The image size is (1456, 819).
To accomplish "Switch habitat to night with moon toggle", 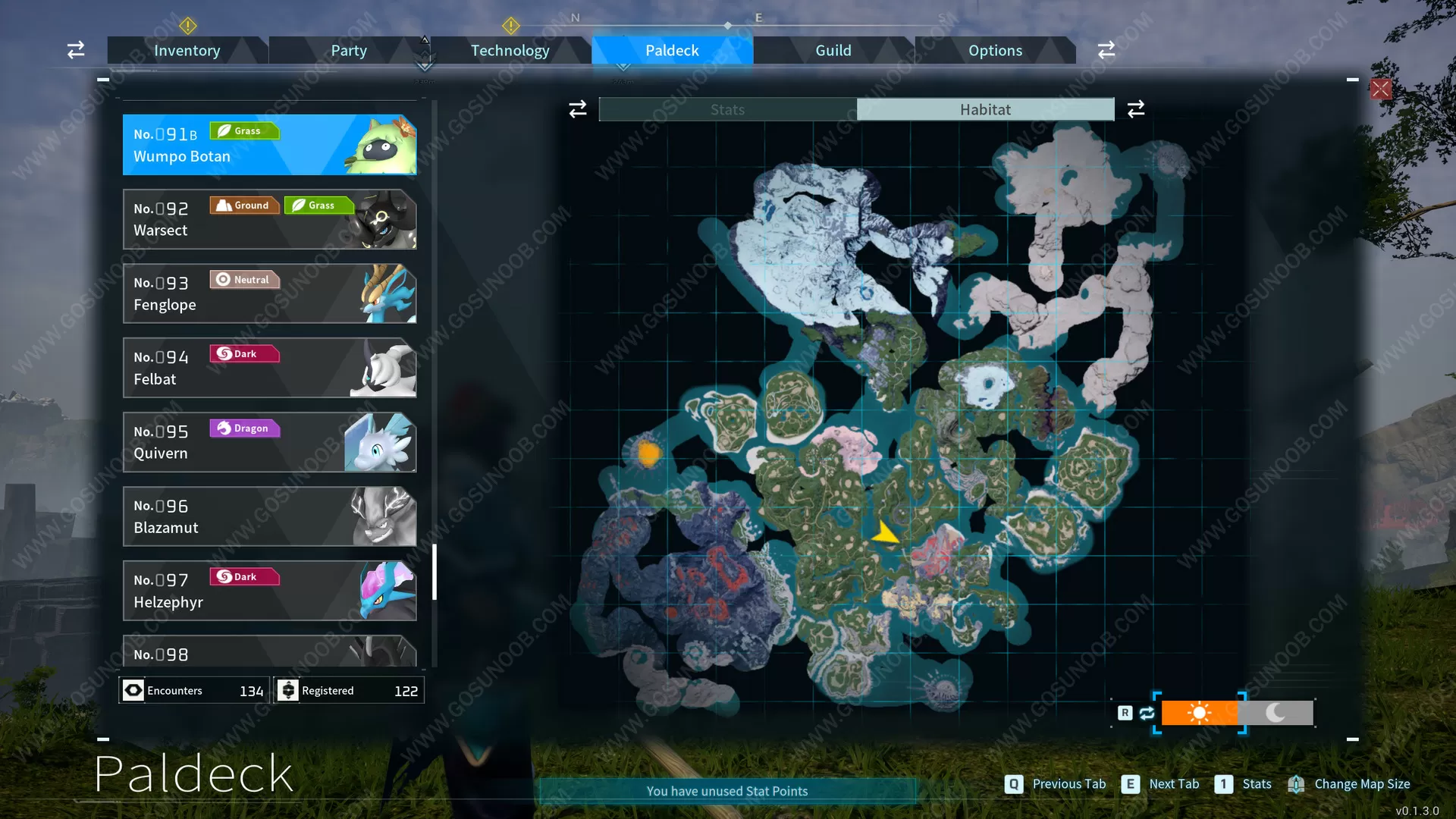I will pos(1276,713).
